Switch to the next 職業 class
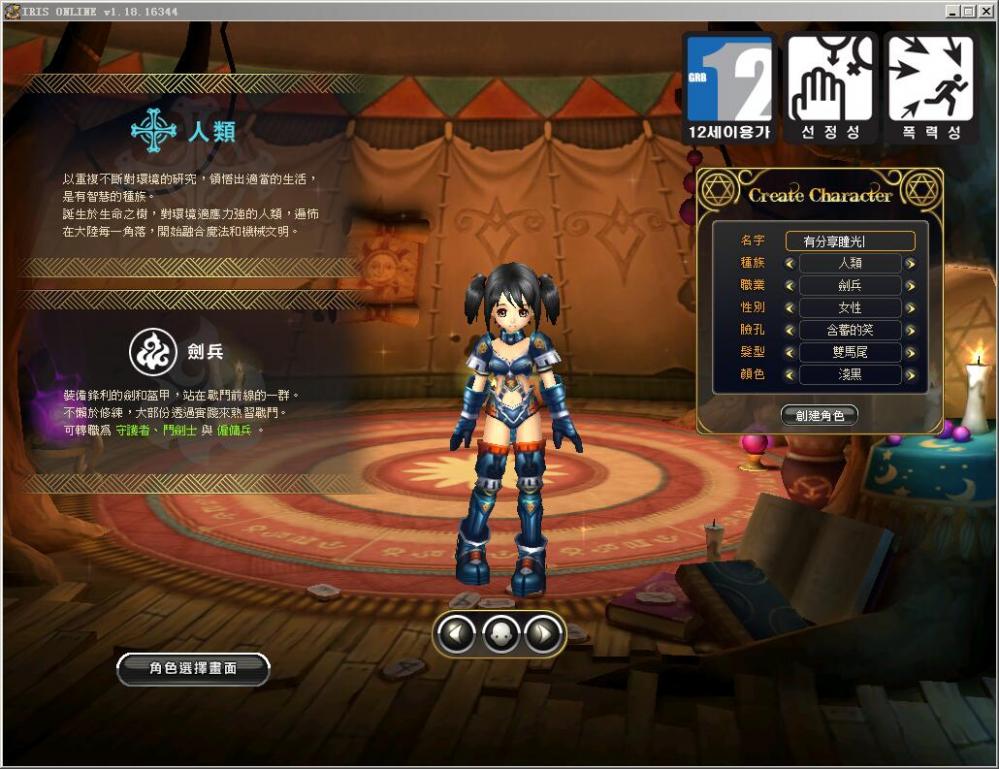The height and width of the screenshot is (769, 999). (x=910, y=286)
